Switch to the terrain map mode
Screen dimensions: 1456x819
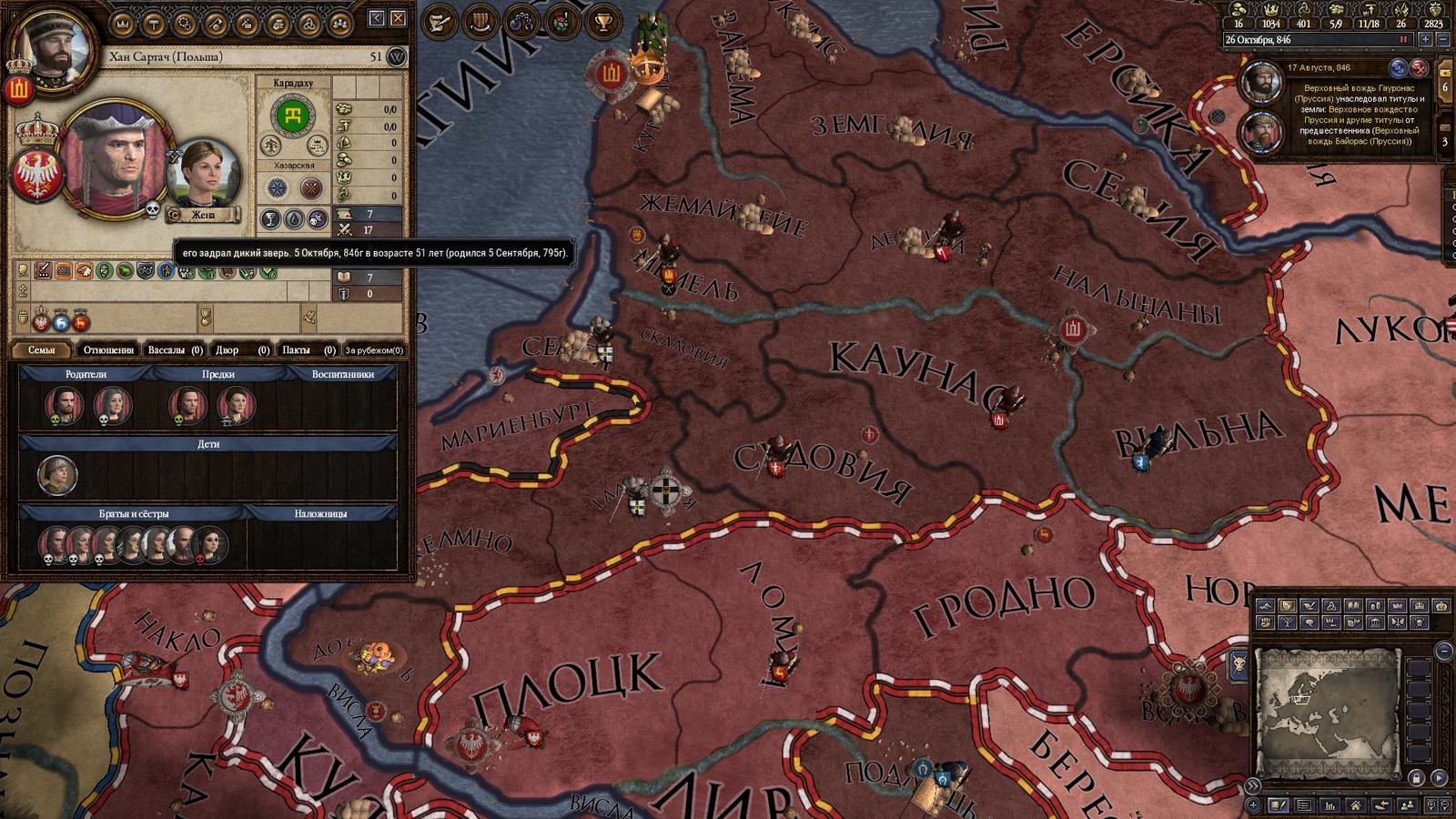click(1263, 606)
